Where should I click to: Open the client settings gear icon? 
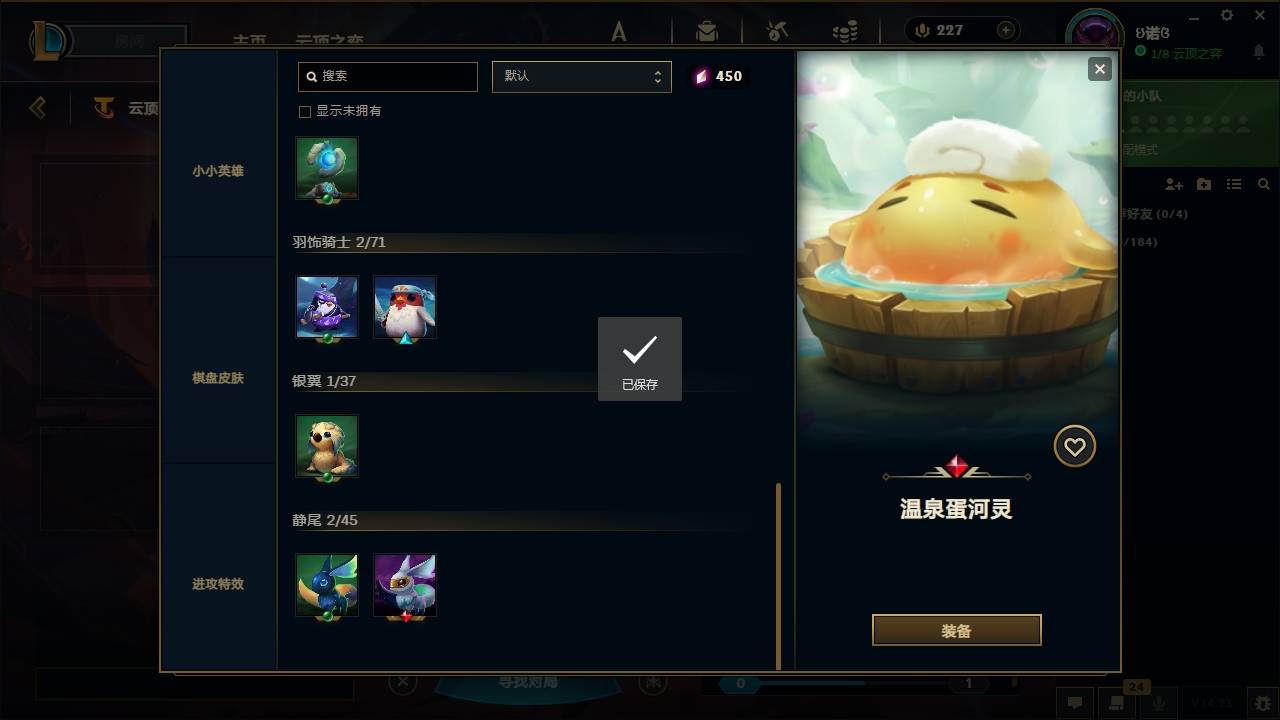pos(1226,15)
